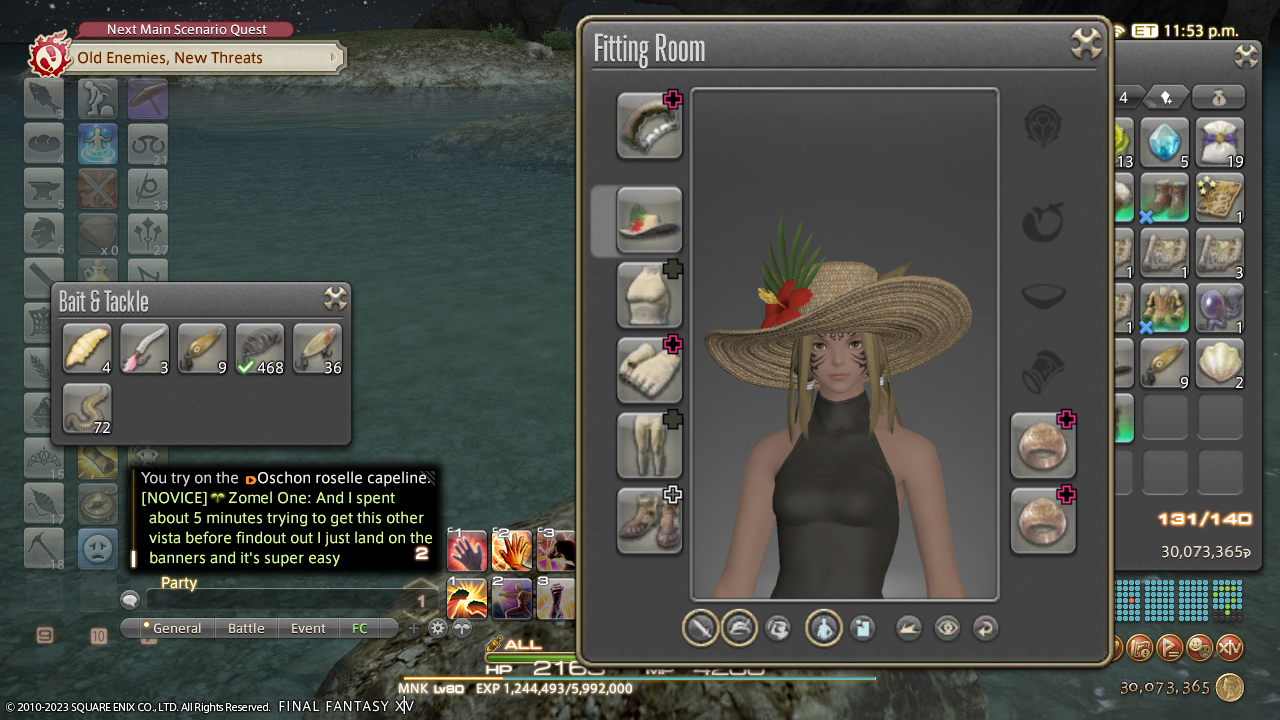Select the sandals equipment slot
This screenshot has width=1280, height=720.
(x=649, y=520)
